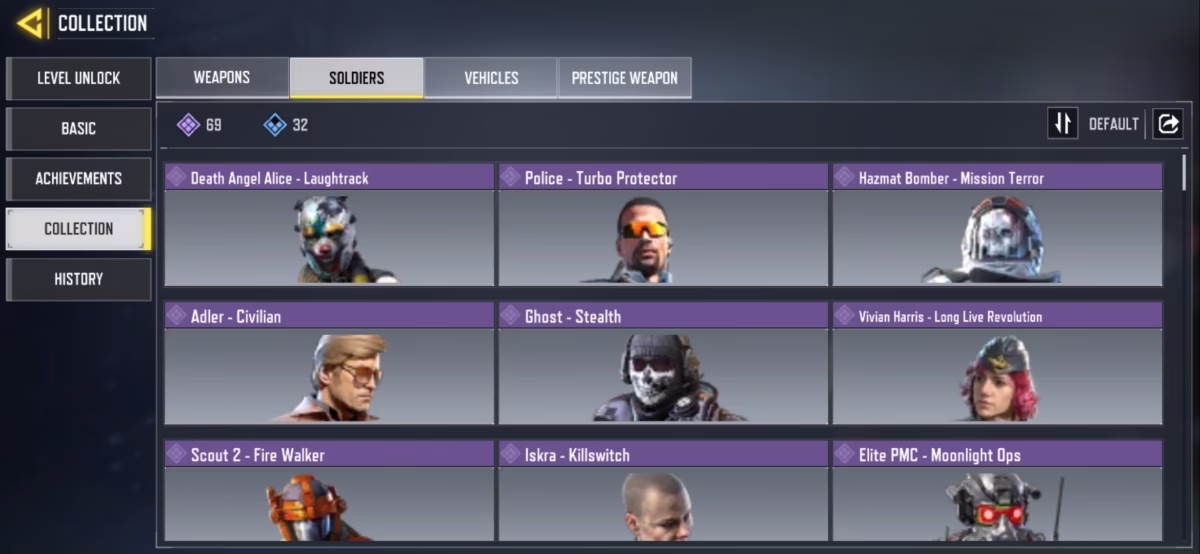Select the Basic menu entry
Viewport: 1200px width, 554px height.
(x=79, y=128)
